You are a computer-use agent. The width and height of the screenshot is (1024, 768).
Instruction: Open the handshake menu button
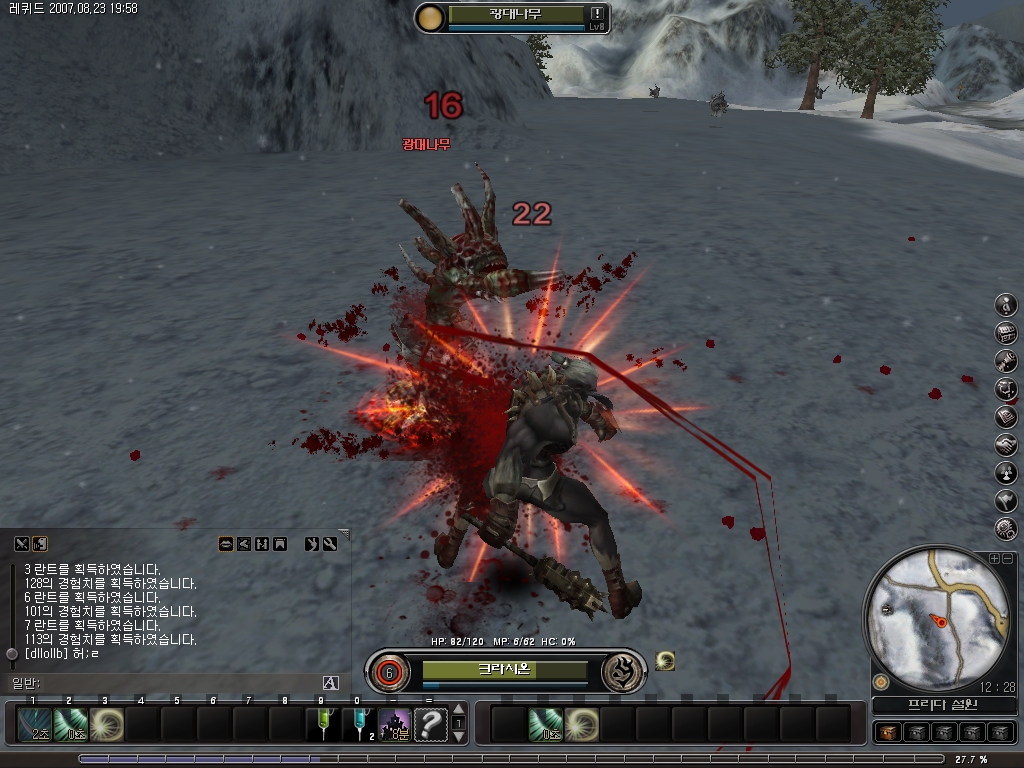[1006, 444]
